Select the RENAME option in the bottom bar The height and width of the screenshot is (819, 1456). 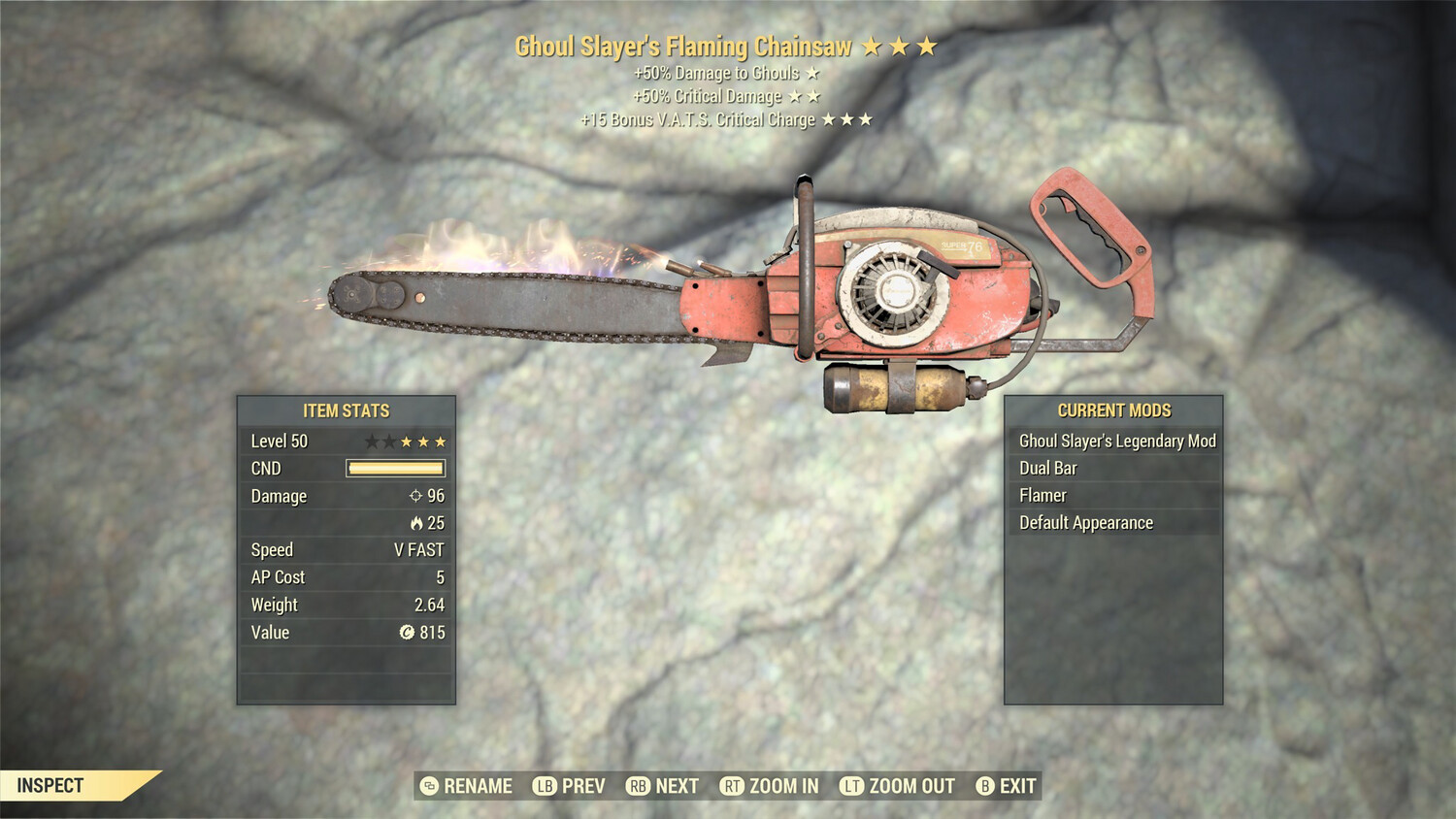[467, 786]
